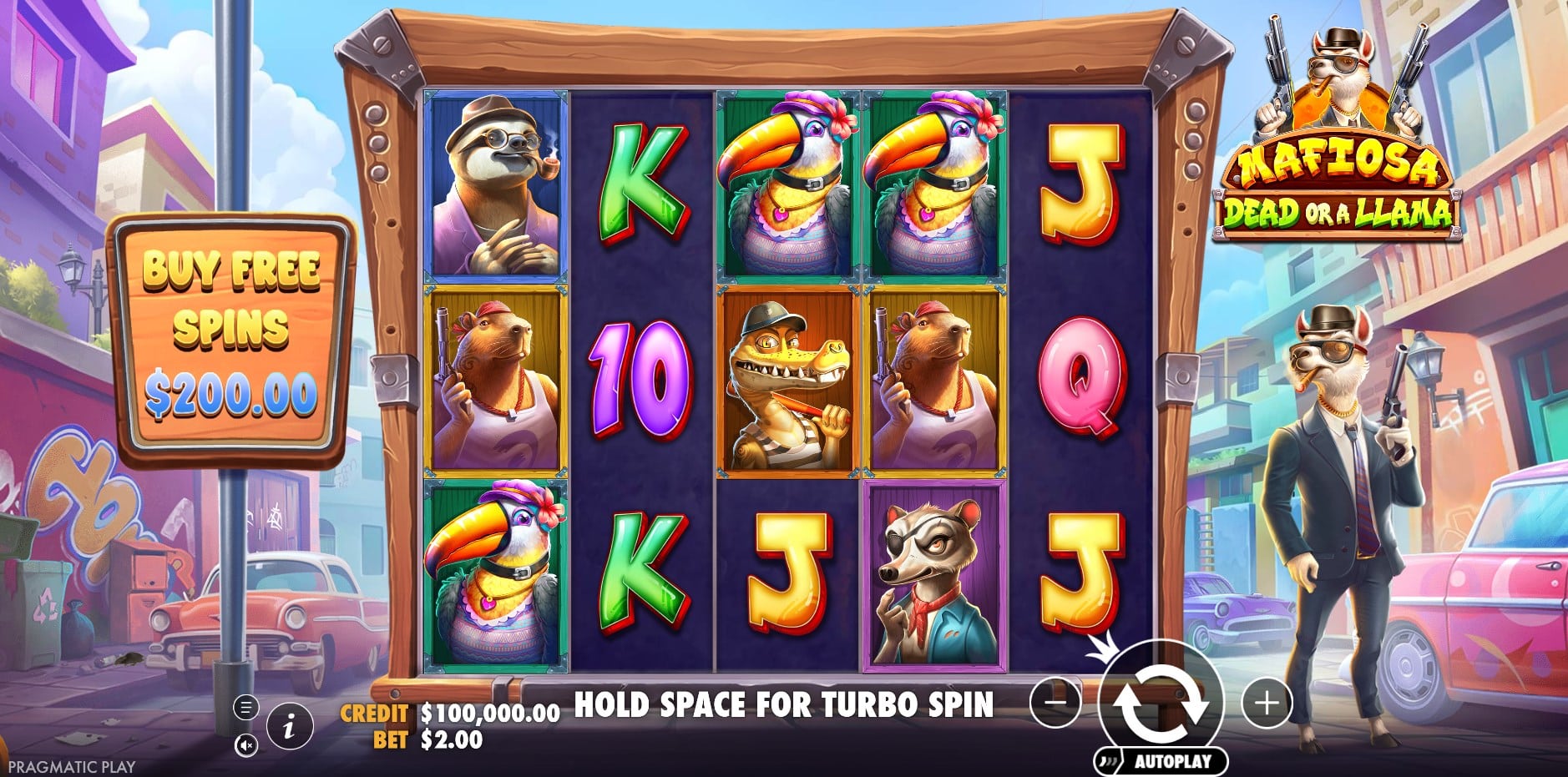Open the game info page
Viewport: 1568px width, 777px height.
(289, 728)
